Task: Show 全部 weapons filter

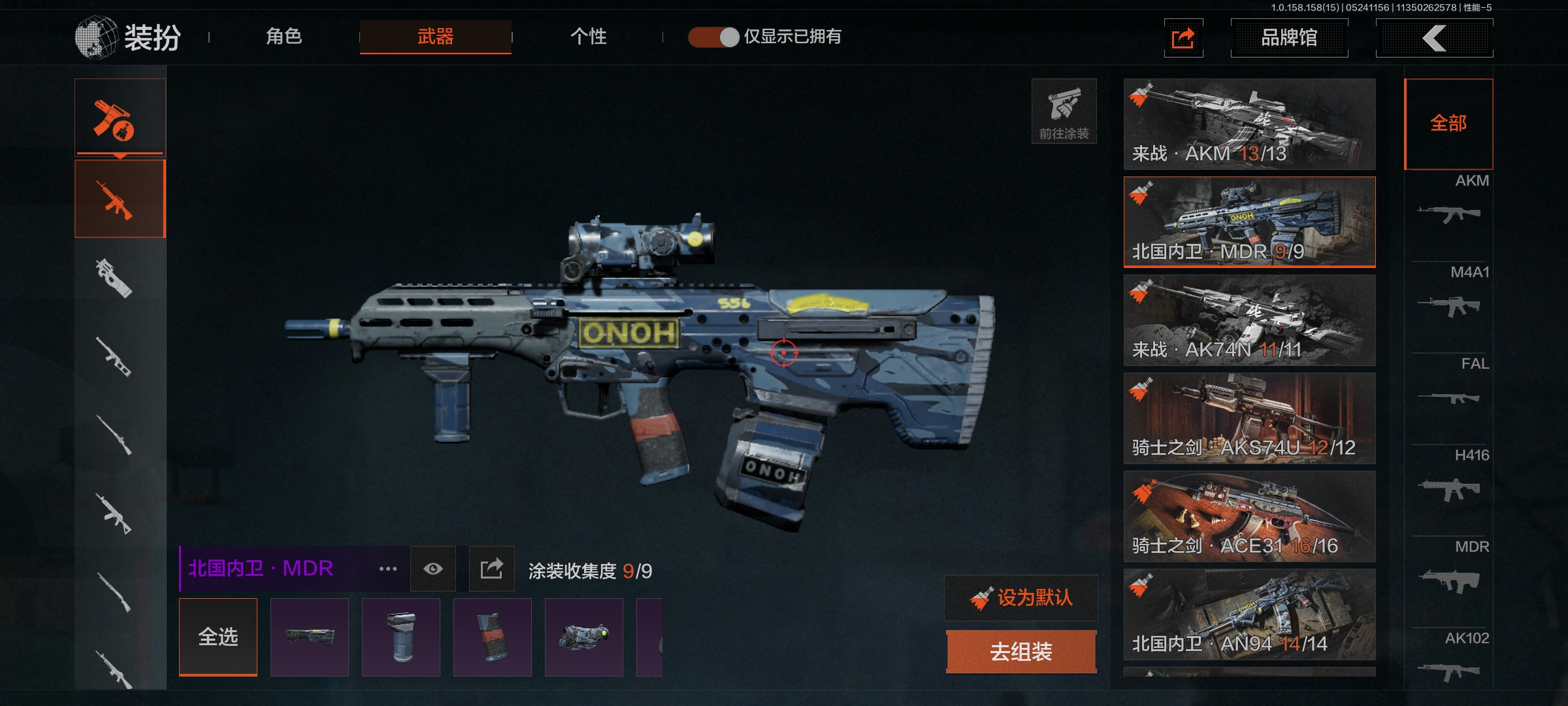Action: click(x=1448, y=124)
